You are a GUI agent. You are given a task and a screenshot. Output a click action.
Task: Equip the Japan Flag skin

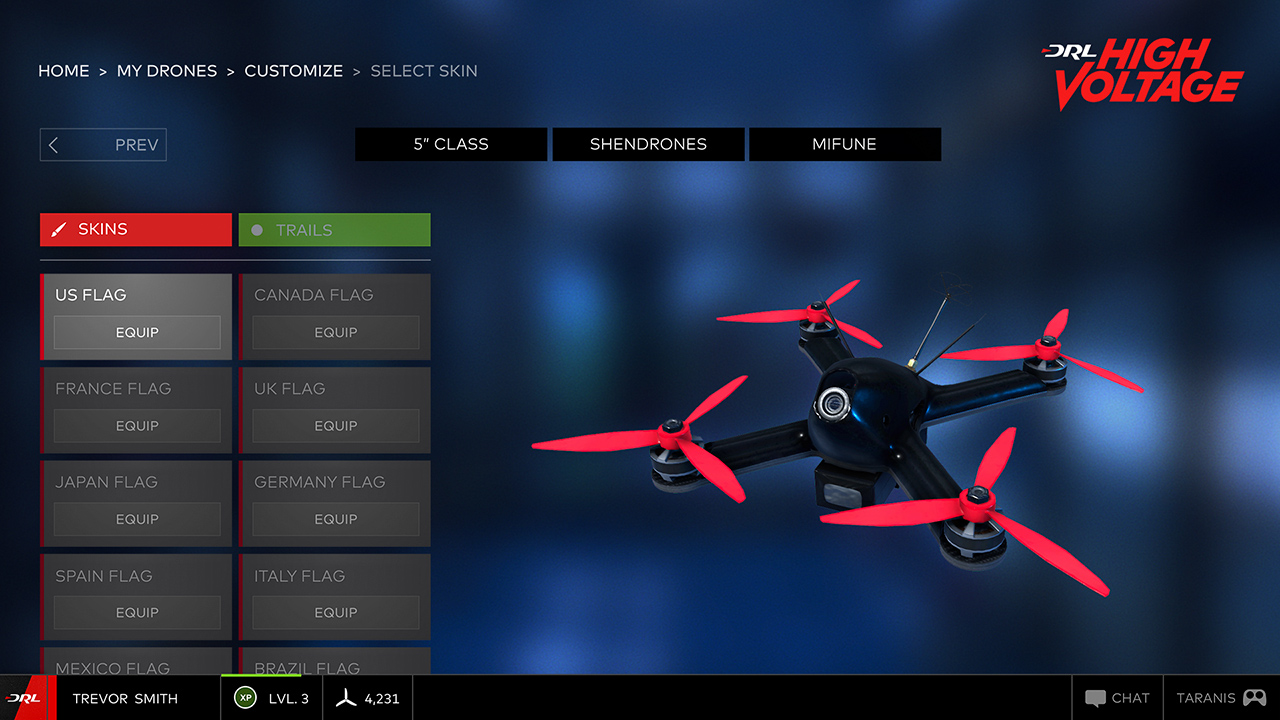137,519
